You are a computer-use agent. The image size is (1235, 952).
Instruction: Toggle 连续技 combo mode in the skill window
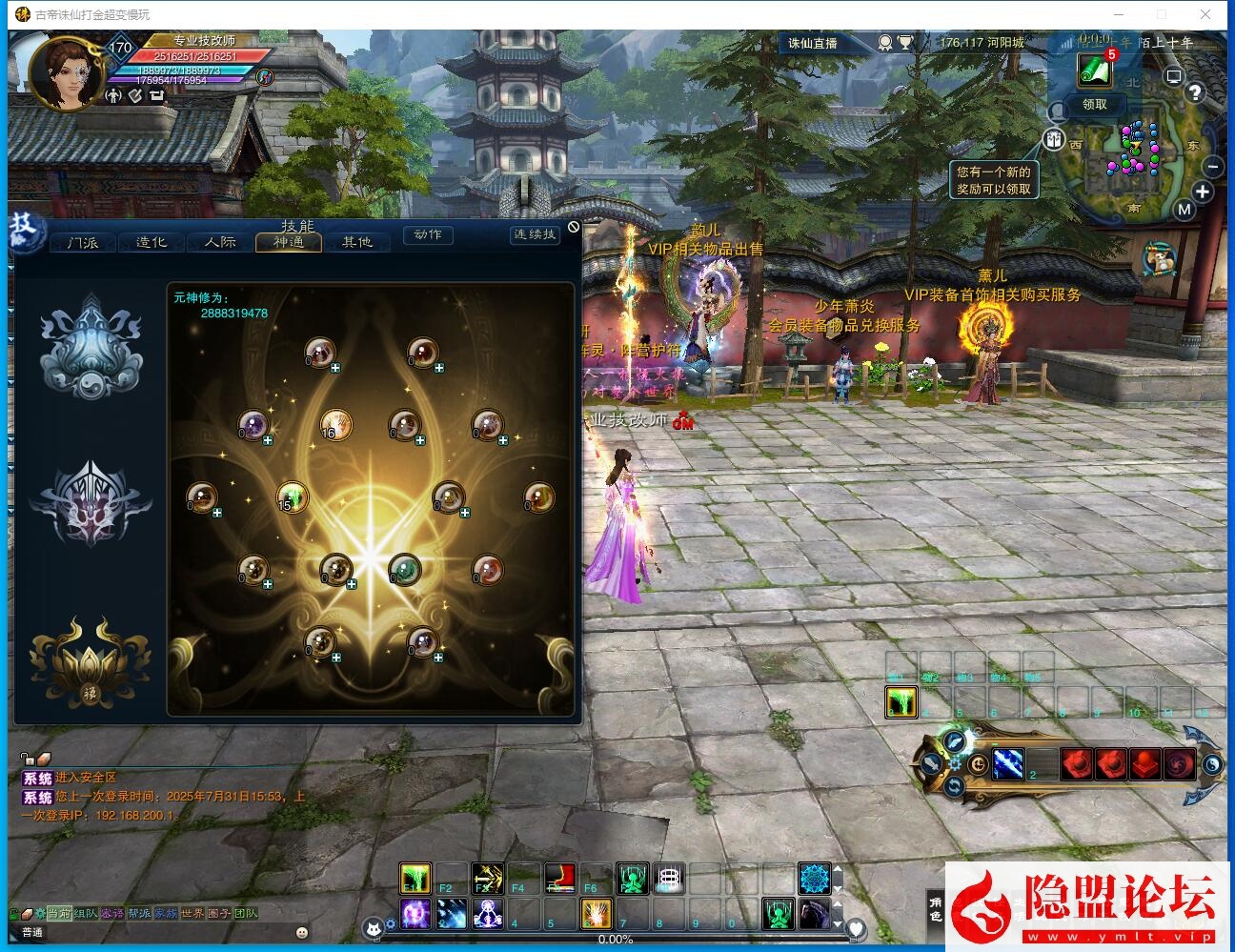click(537, 235)
